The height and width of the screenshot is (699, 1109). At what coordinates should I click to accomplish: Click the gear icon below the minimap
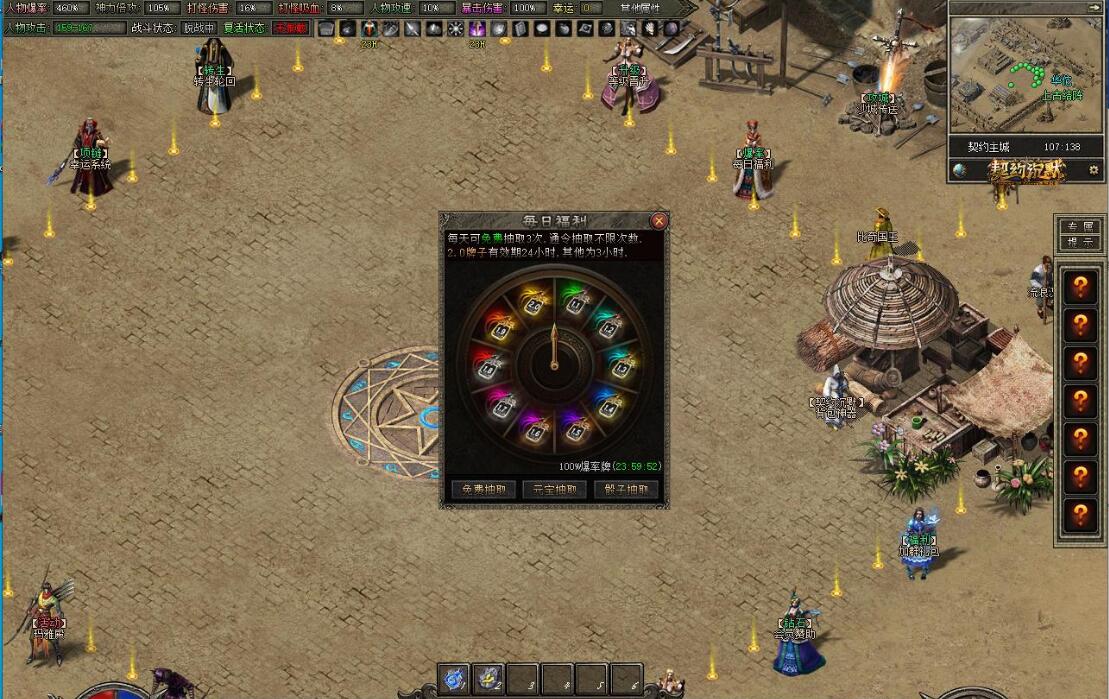(1093, 171)
